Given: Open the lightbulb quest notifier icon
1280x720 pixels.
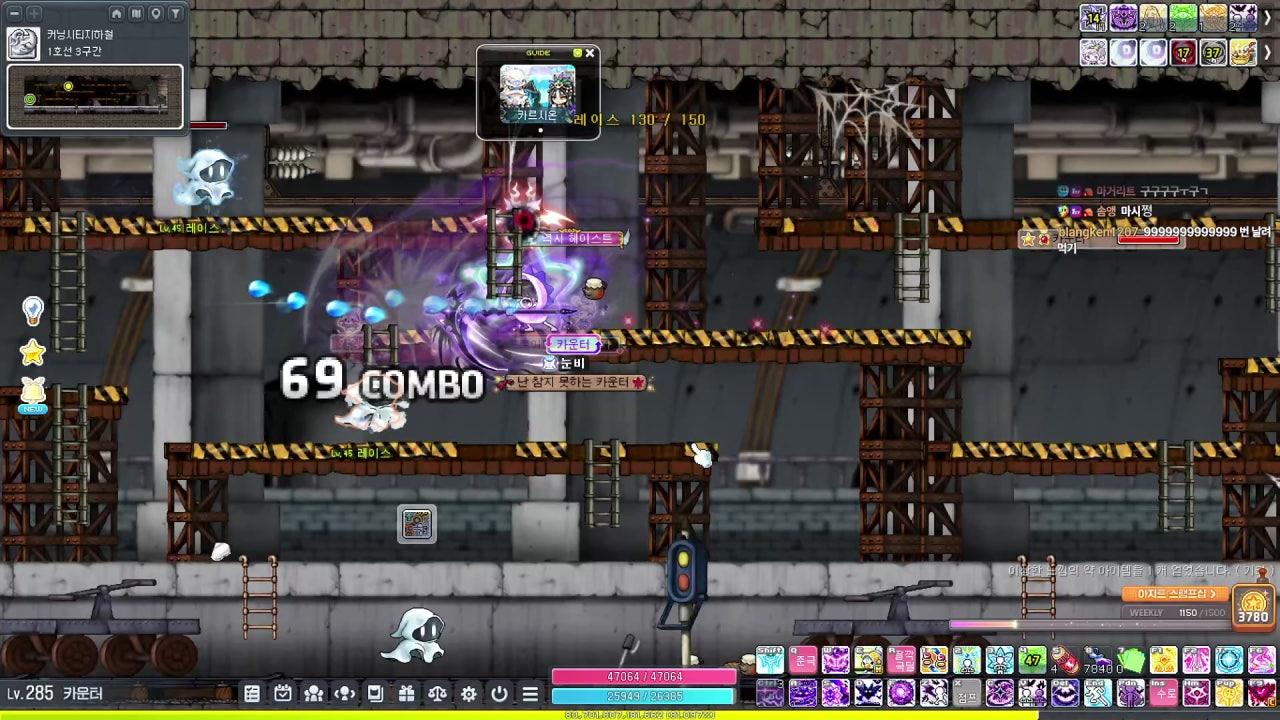Looking at the screenshot, I should (x=33, y=310).
